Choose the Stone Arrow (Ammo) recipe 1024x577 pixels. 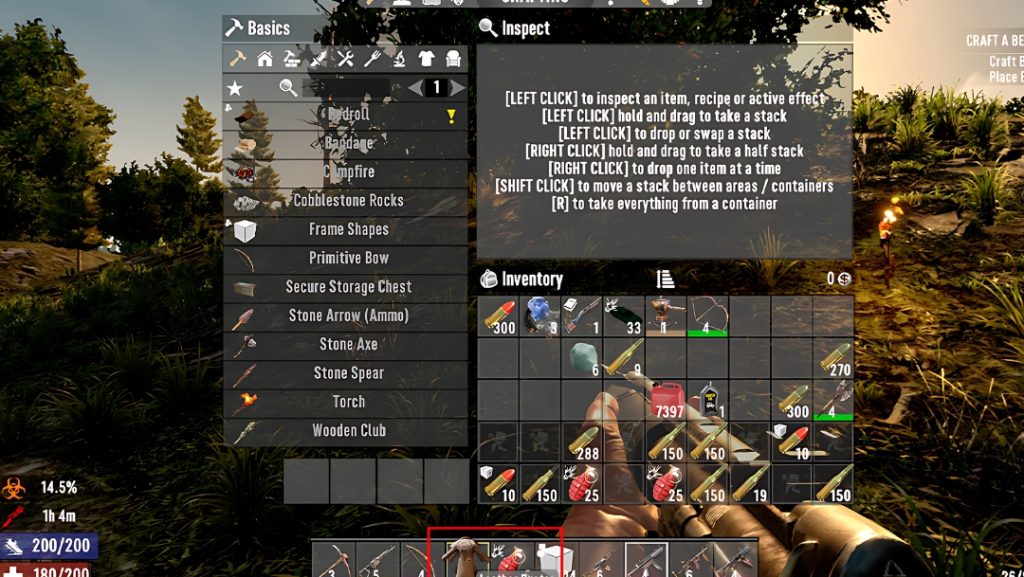(347, 316)
